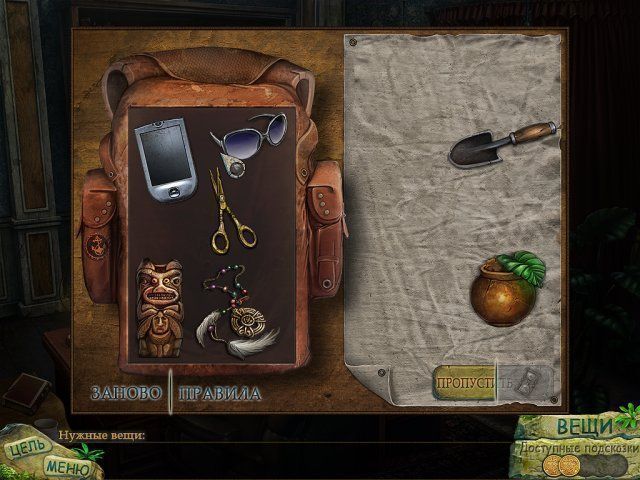Skip the puzzle with Пропустить
Screen dimensions: 640x480
click(465, 382)
